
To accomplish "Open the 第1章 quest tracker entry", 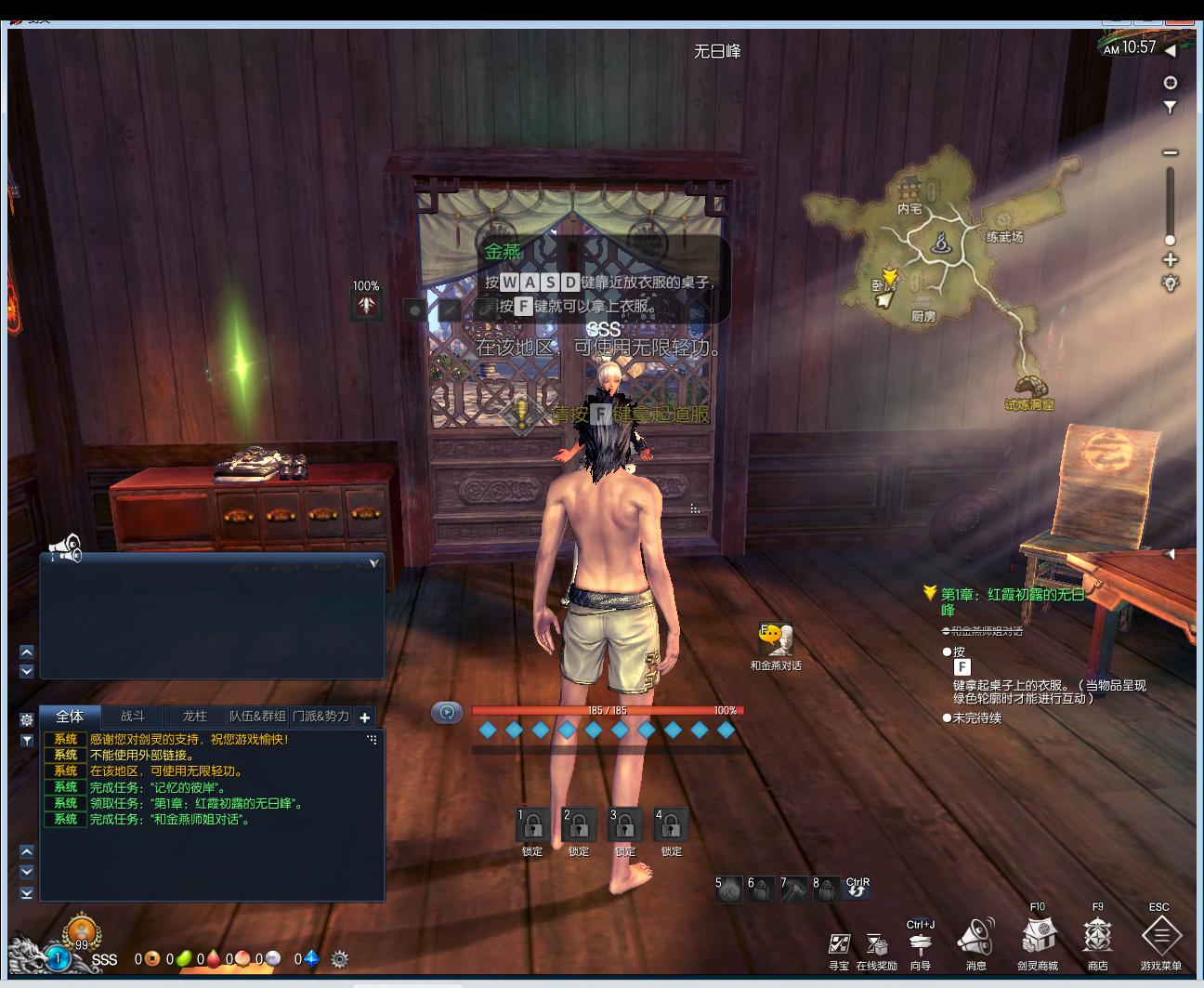I will pos(1012,595).
